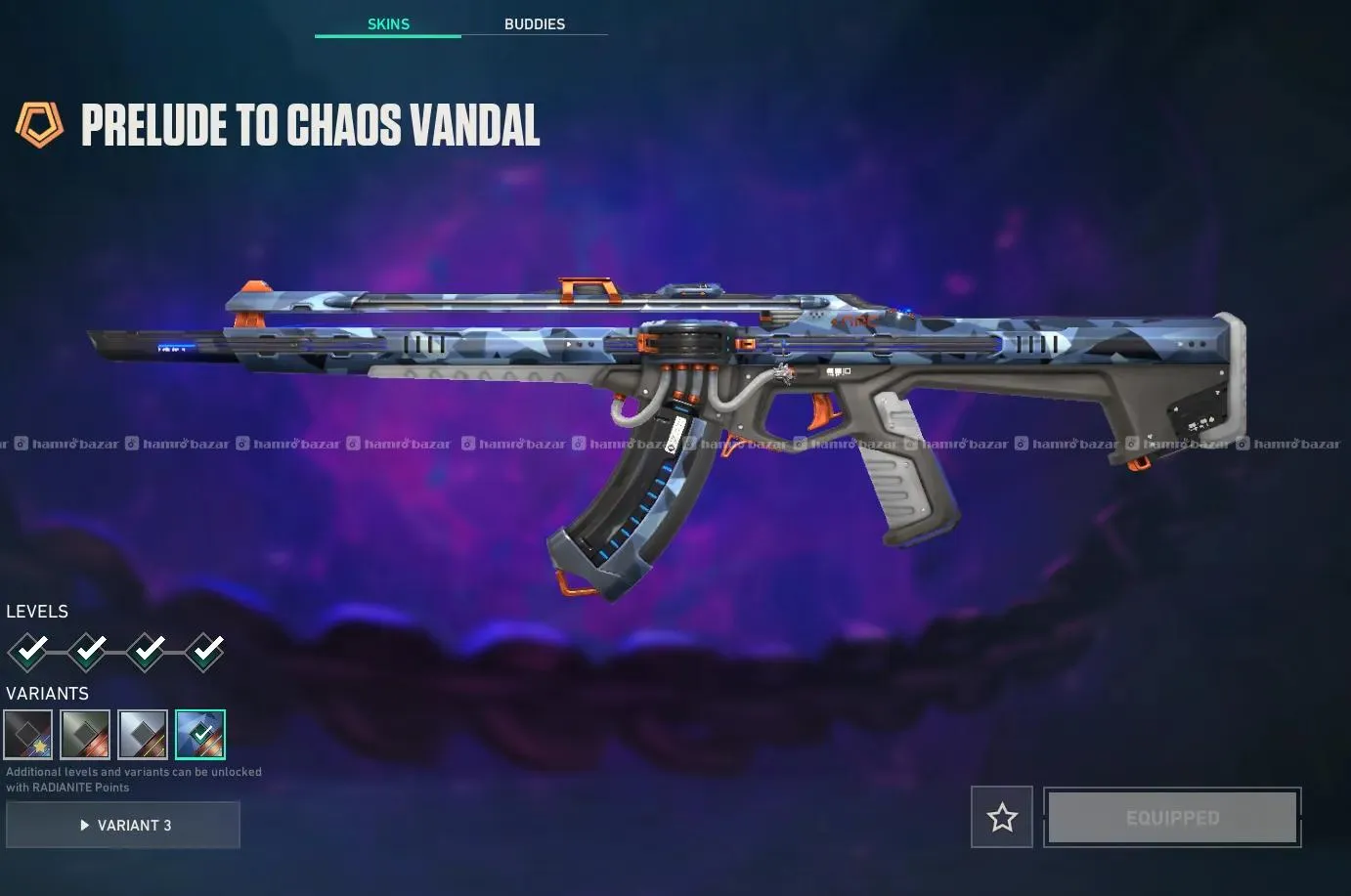The image size is (1351, 896).
Task: Switch to the Skins tab
Action: pos(388,23)
